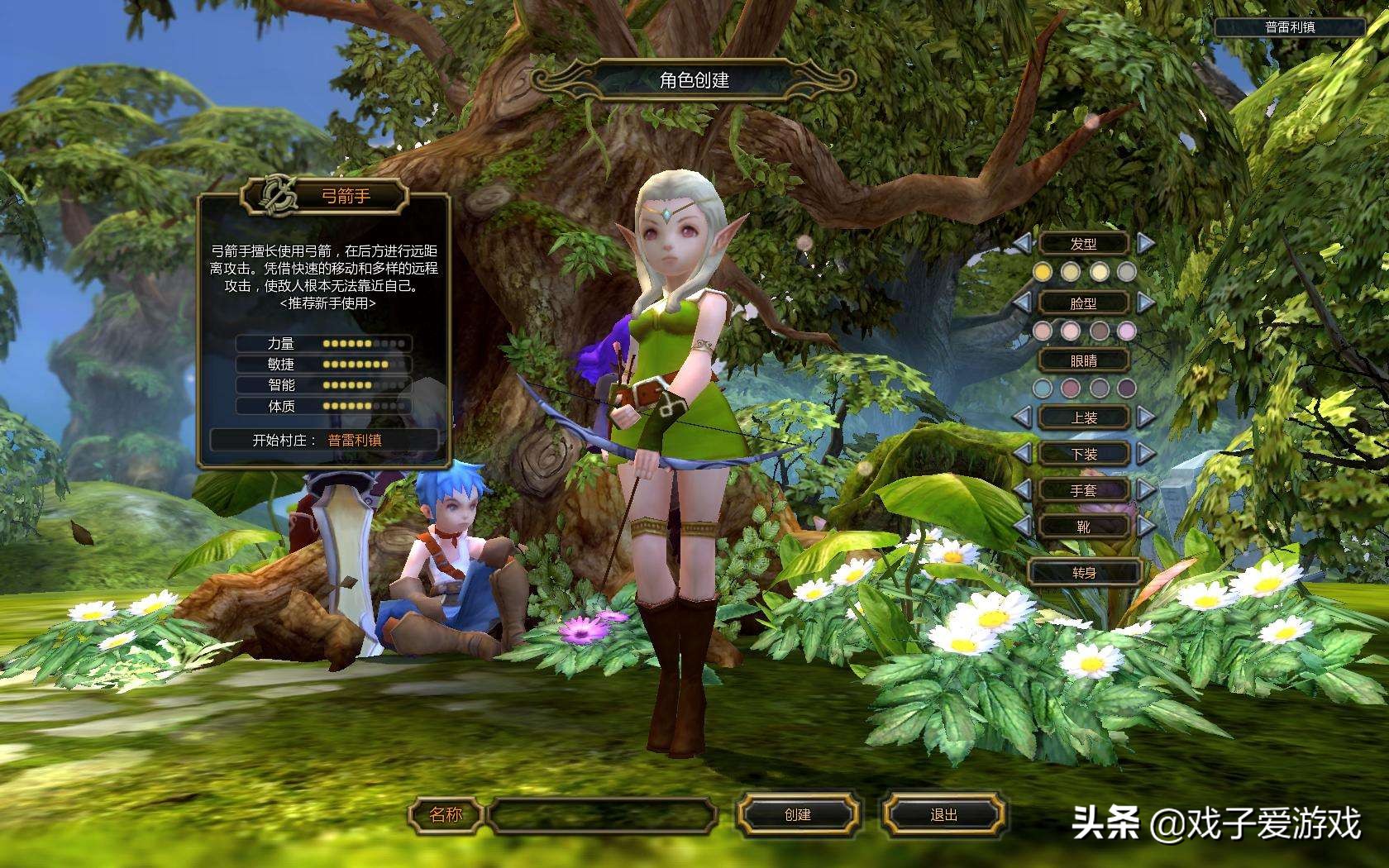Select the dark purple eye color swatch
The height and width of the screenshot is (868, 1389).
pos(1127,388)
